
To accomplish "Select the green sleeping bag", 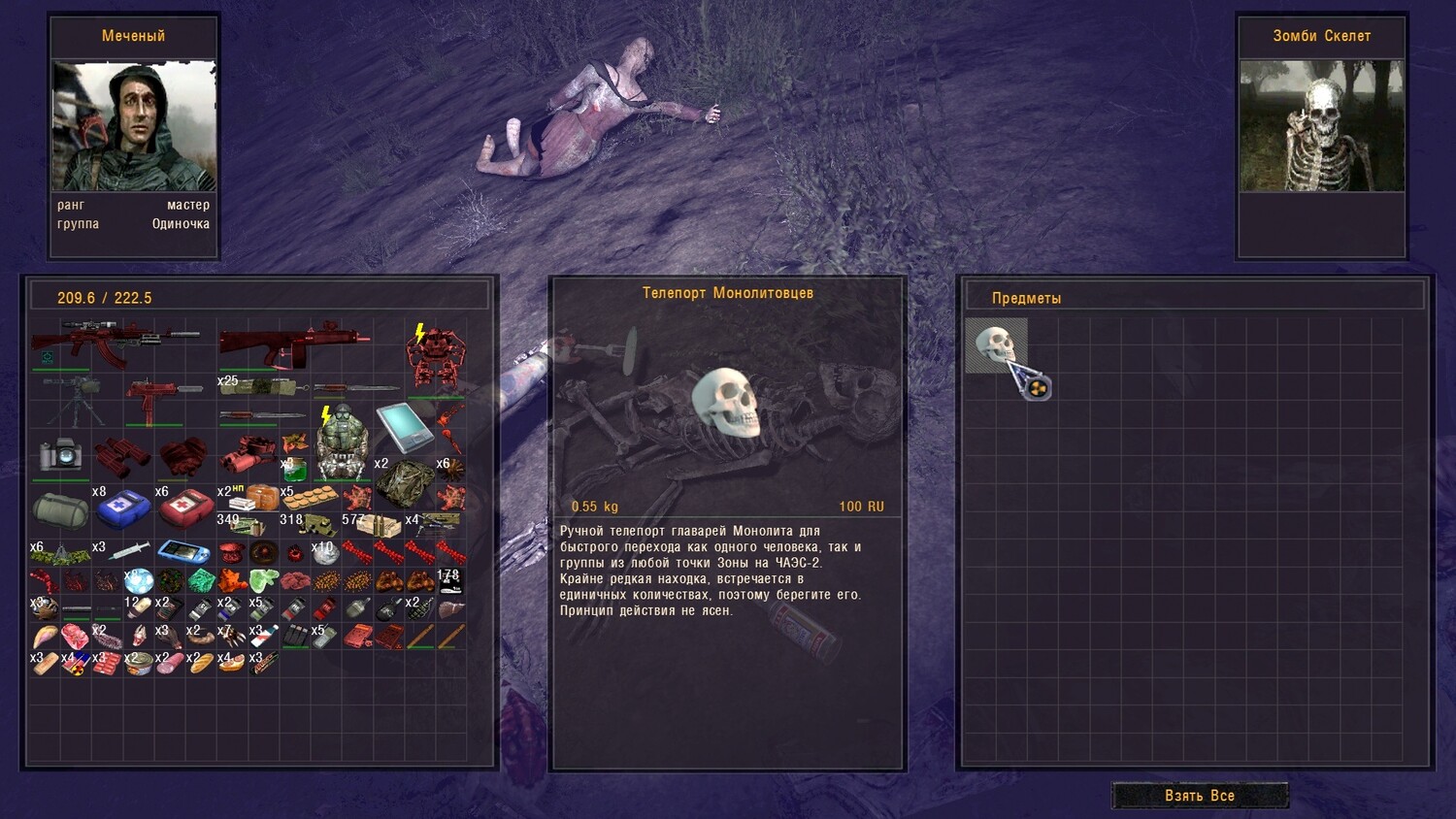I will [x=60, y=509].
